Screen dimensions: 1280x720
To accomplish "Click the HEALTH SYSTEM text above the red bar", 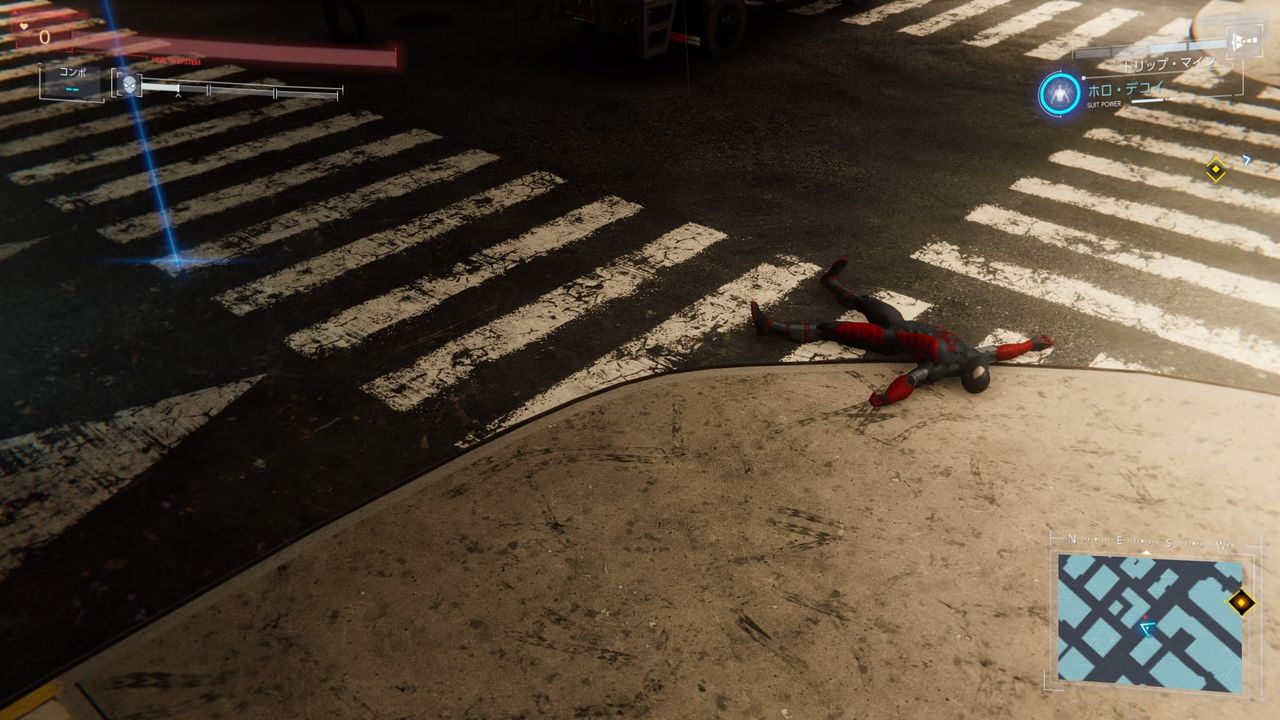I will (175, 61).
